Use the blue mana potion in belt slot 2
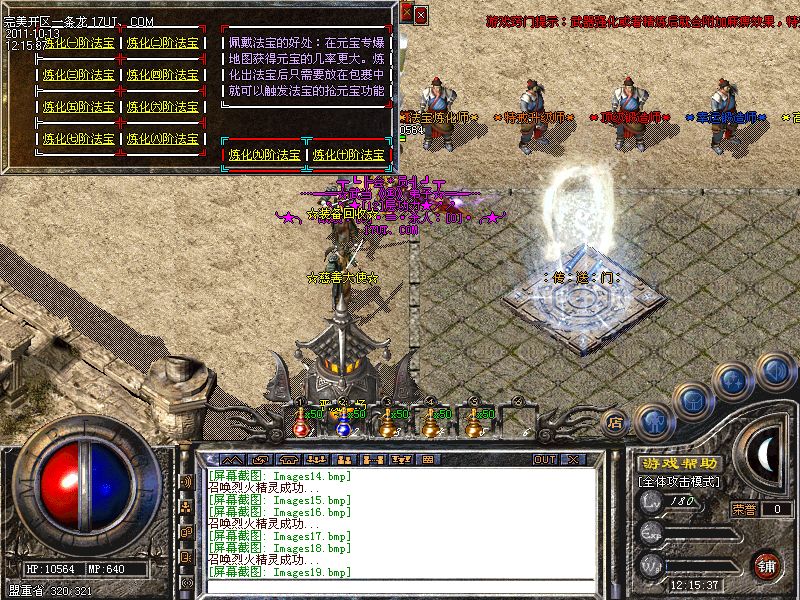 pyautogui.click(x=343, y=426)
